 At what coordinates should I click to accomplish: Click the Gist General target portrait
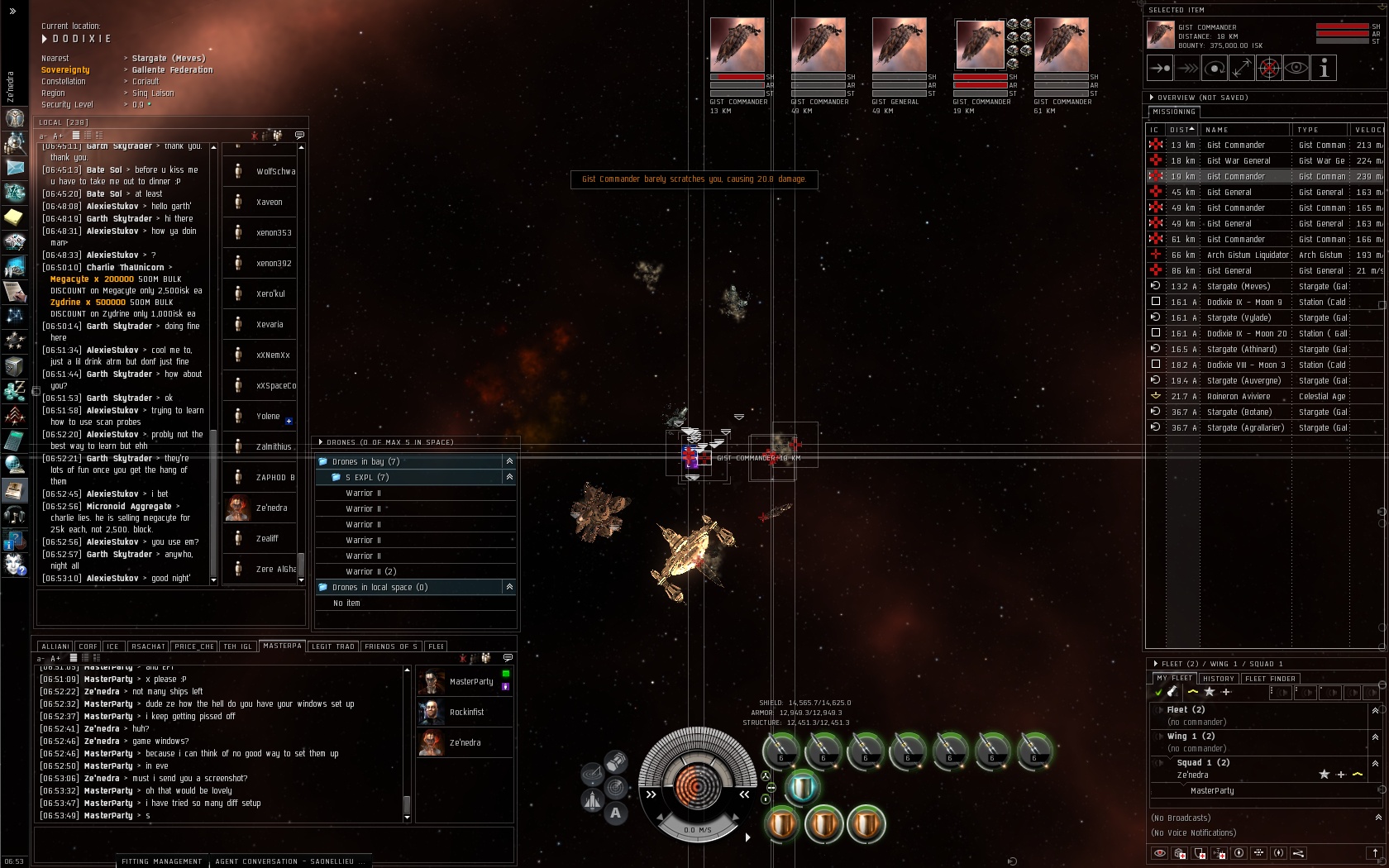pos(899,45)
